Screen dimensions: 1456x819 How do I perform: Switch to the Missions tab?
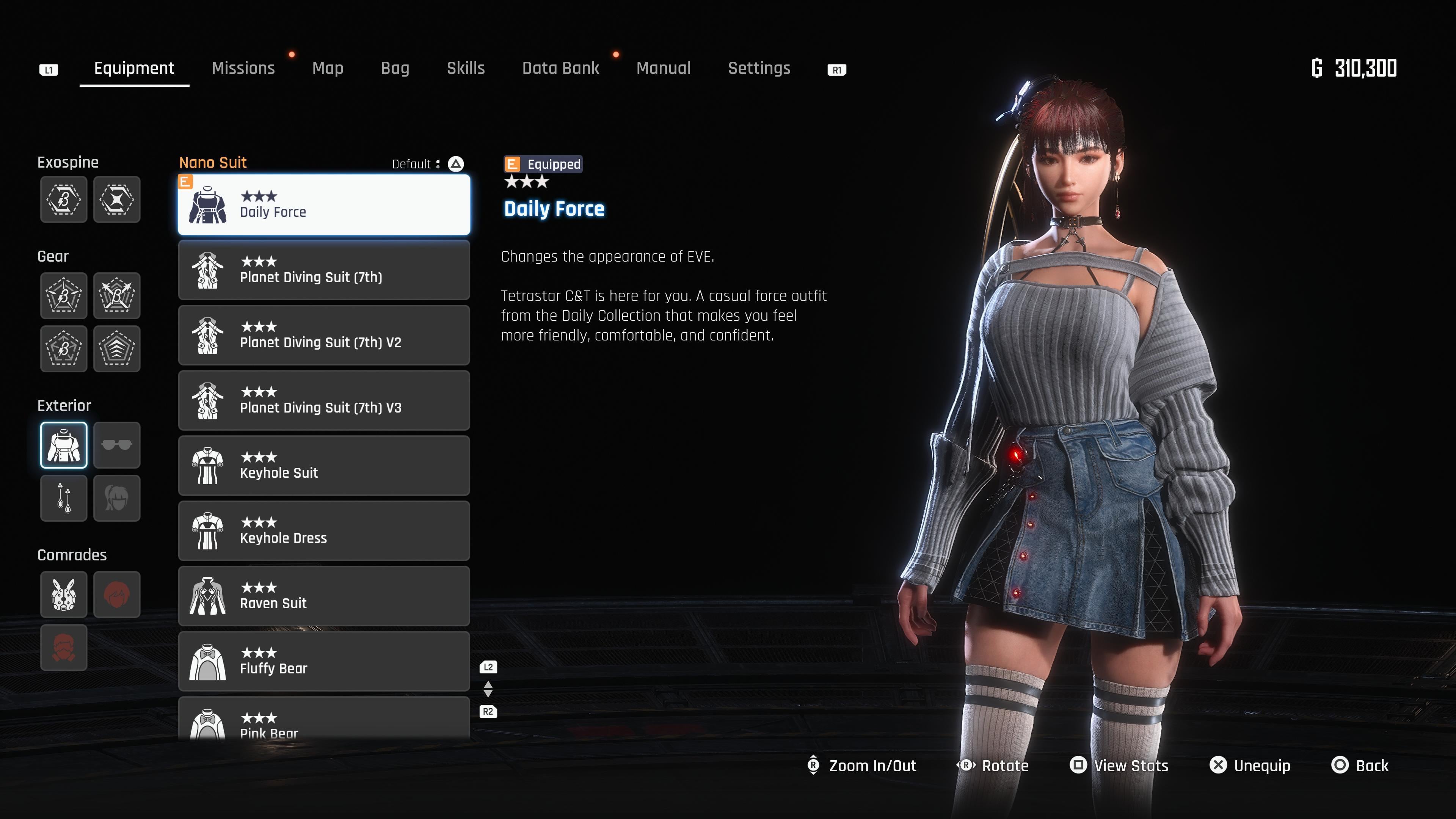(243, 68)
